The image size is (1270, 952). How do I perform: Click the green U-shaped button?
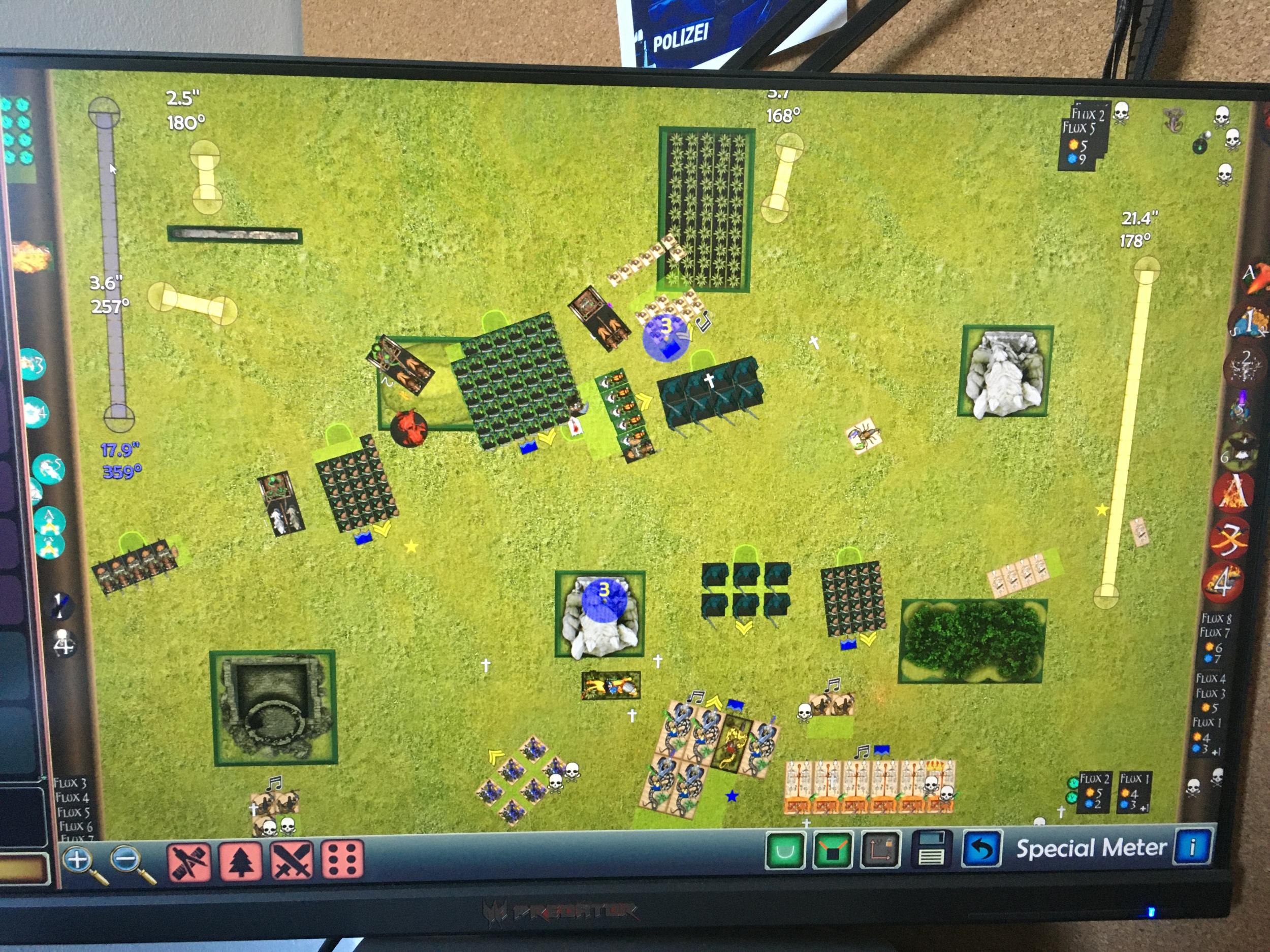[x=785, y=851]
